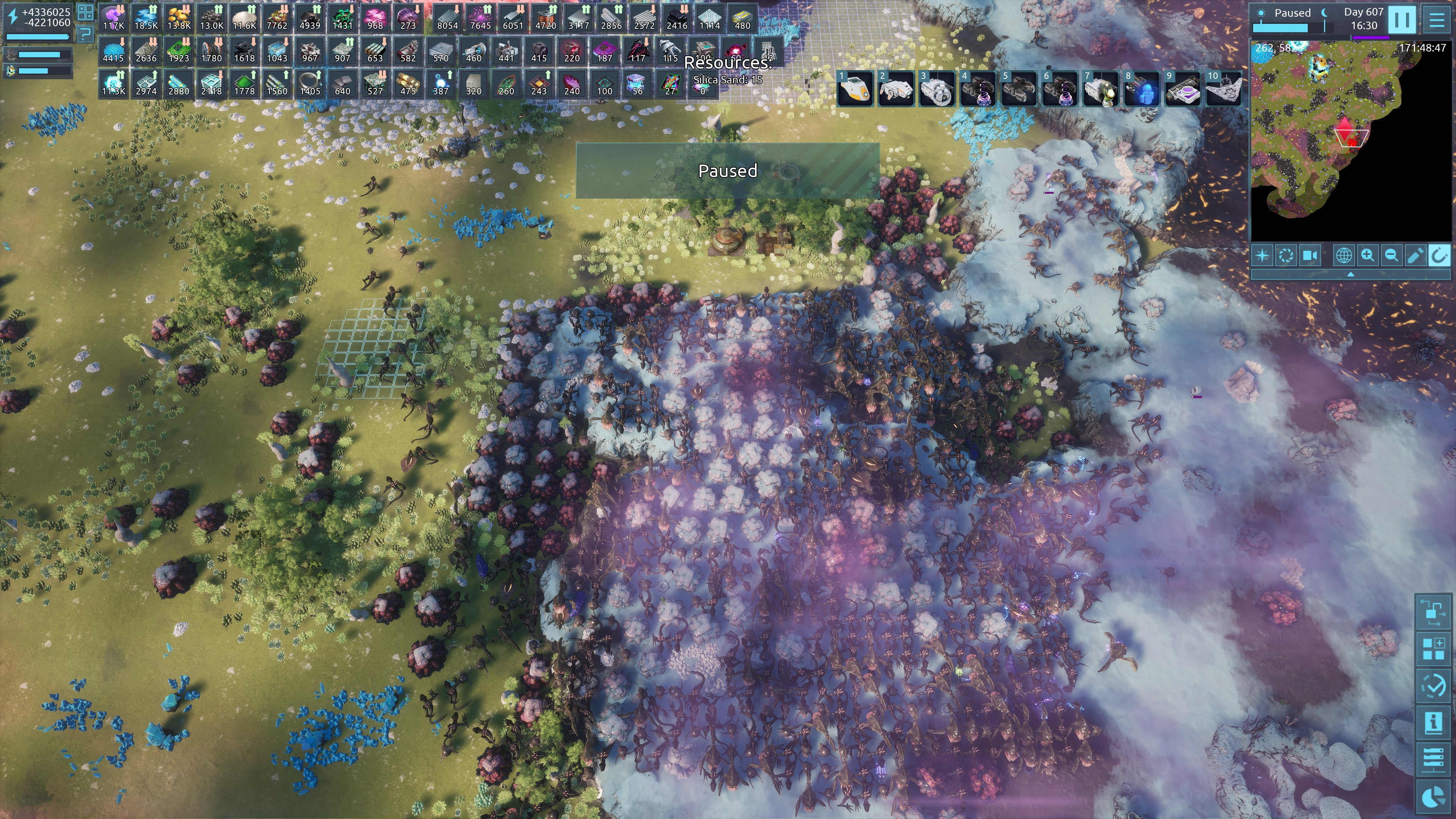Choose the blue figure icon in slot 8

1142,89
